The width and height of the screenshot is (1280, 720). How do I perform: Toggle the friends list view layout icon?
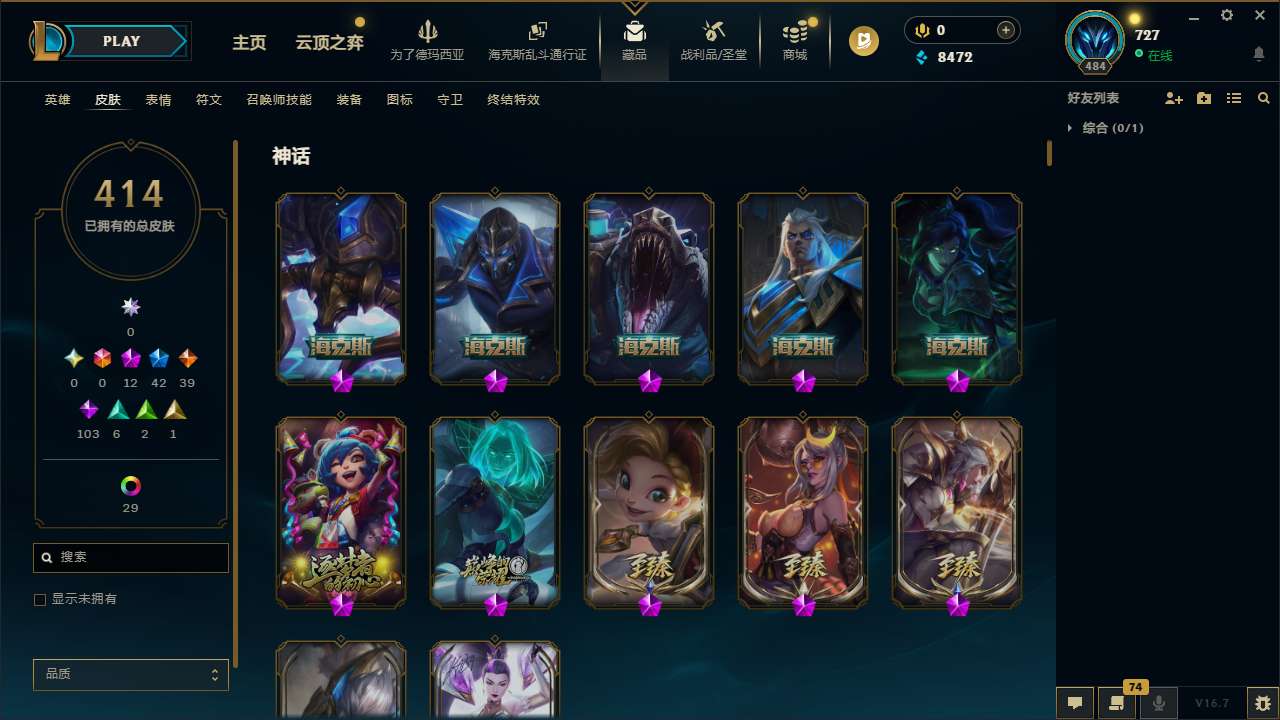(1234, 98)
